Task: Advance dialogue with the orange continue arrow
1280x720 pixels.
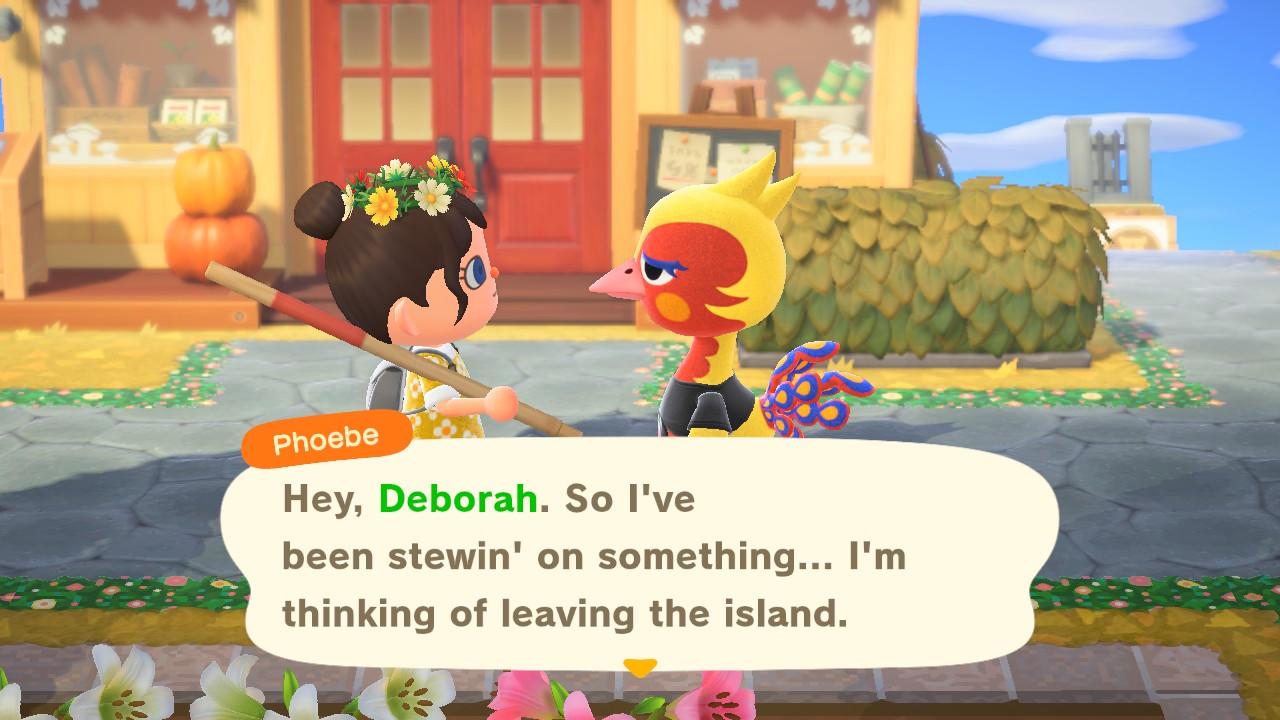Action: [x=640, y=666]
